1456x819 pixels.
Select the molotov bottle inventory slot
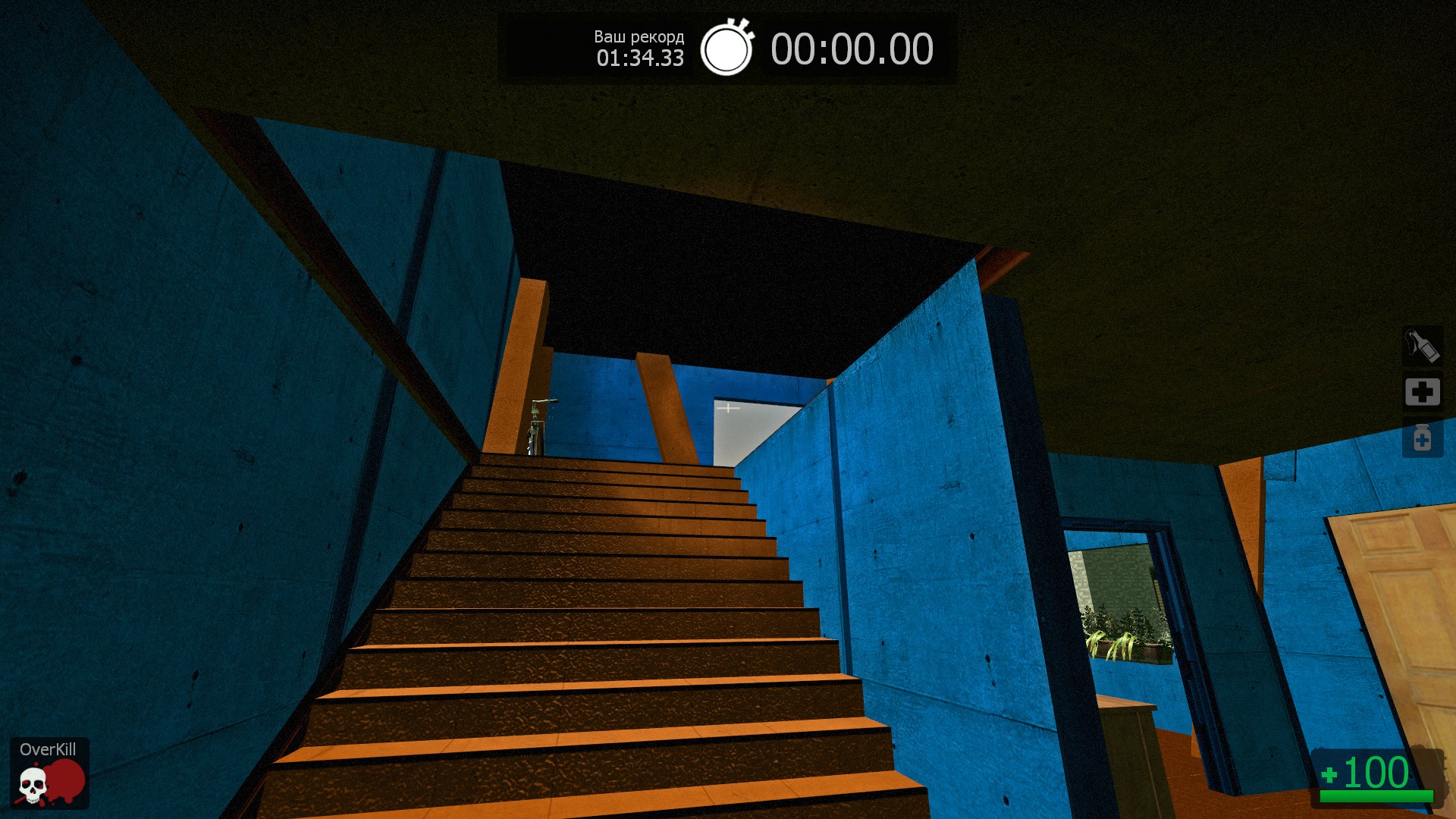pyautogui.click(x=1422, y=347)
